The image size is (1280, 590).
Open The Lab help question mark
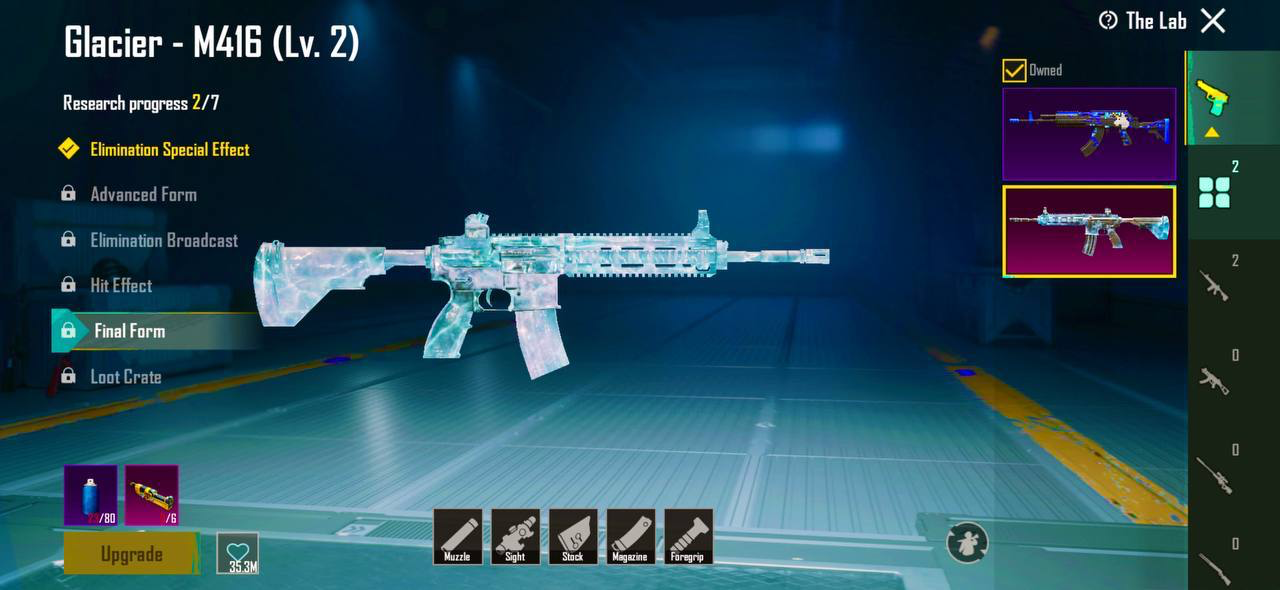[1107, 21]
